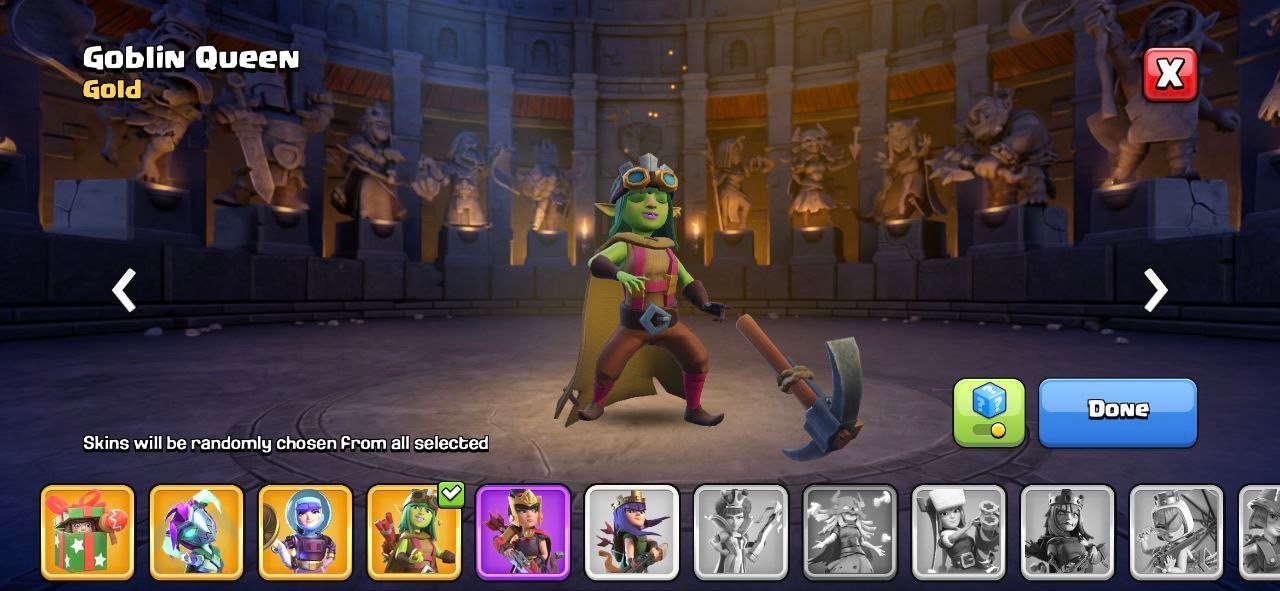1280x591 pixels.
Task: Show the next skin with right arrow
Action: pyautogui.click(x=1155, y=291)
